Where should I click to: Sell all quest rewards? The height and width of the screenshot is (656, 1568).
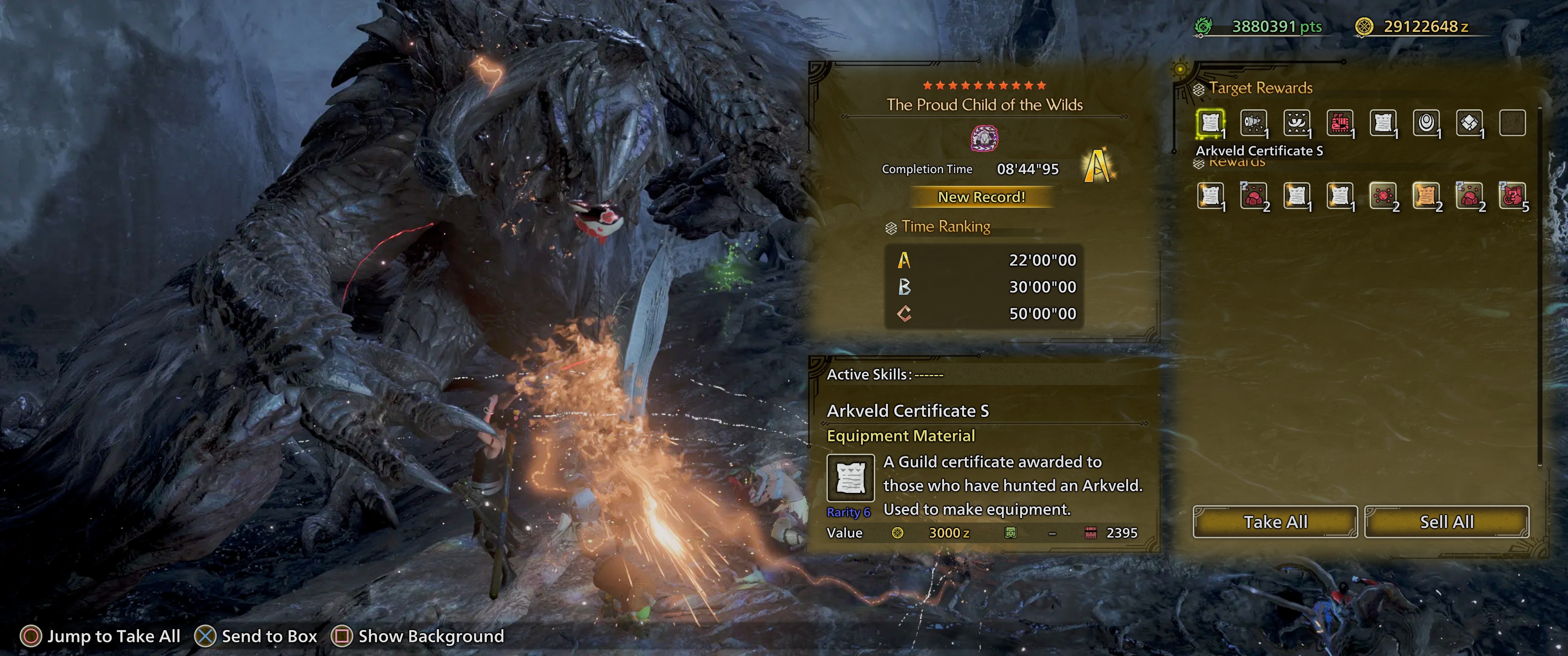coord(1446,522)
